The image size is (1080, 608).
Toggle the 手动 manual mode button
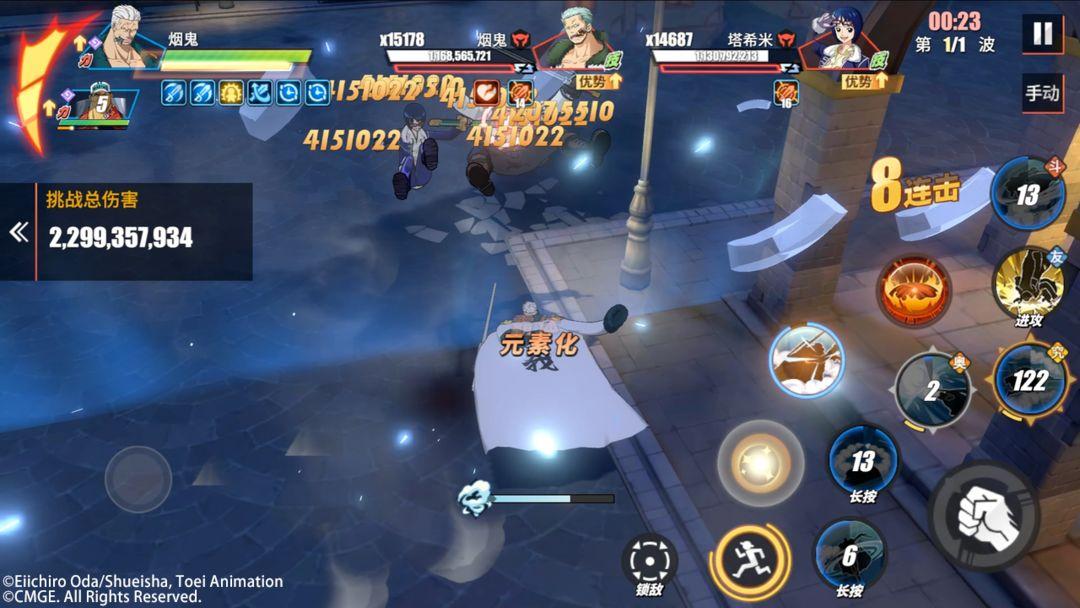pyautogui.click(x=1042, y=93)
